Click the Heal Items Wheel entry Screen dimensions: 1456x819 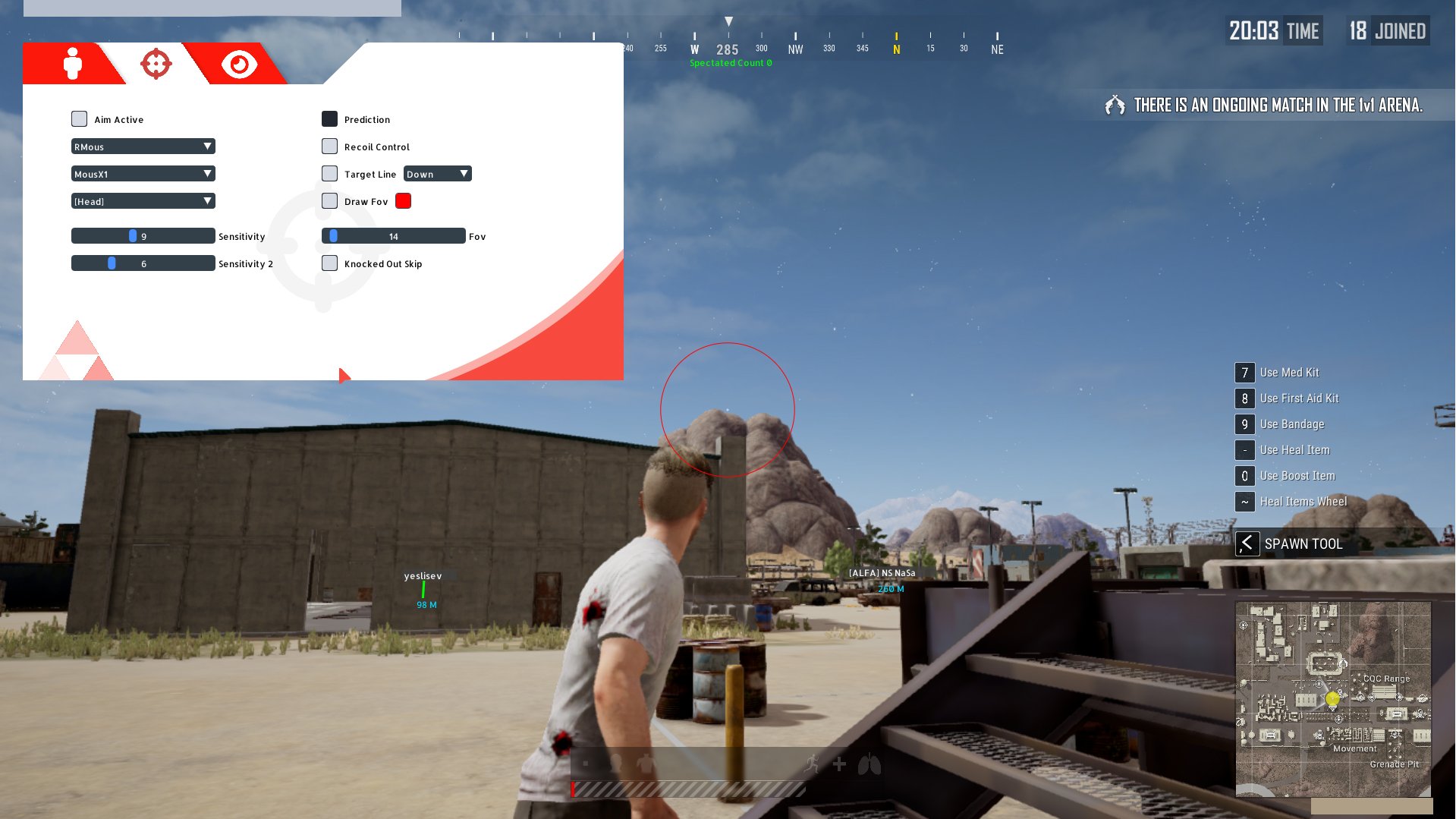click(1302, 501)
